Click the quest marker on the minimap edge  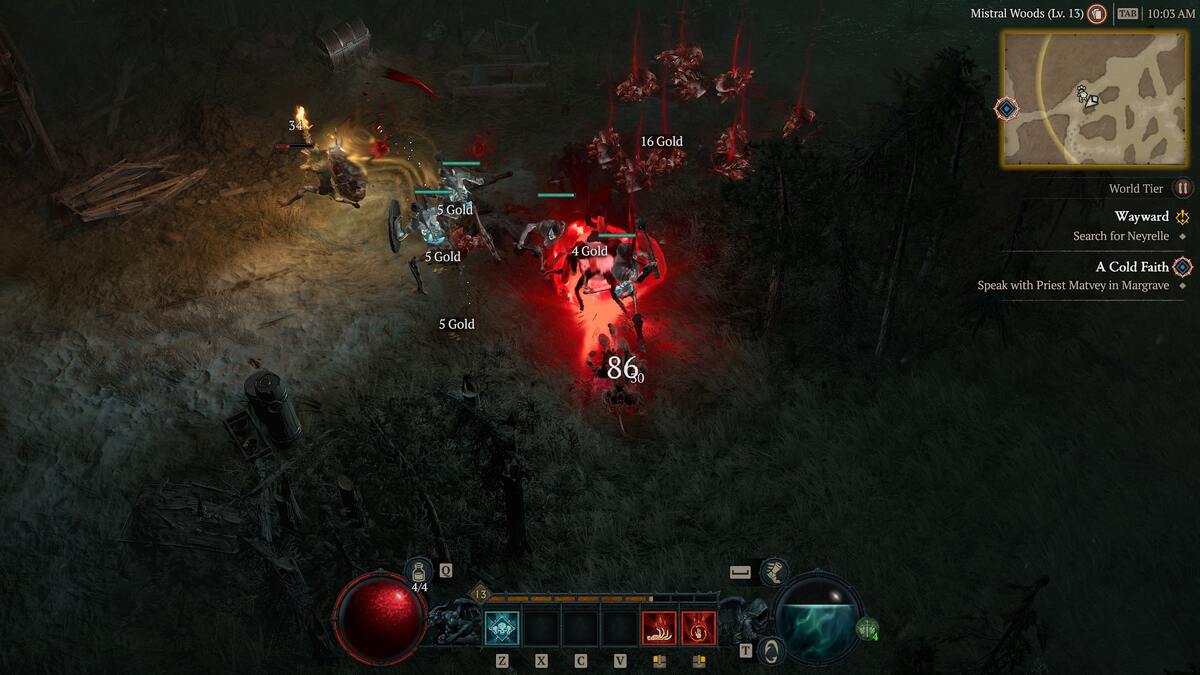[1007, 108]
